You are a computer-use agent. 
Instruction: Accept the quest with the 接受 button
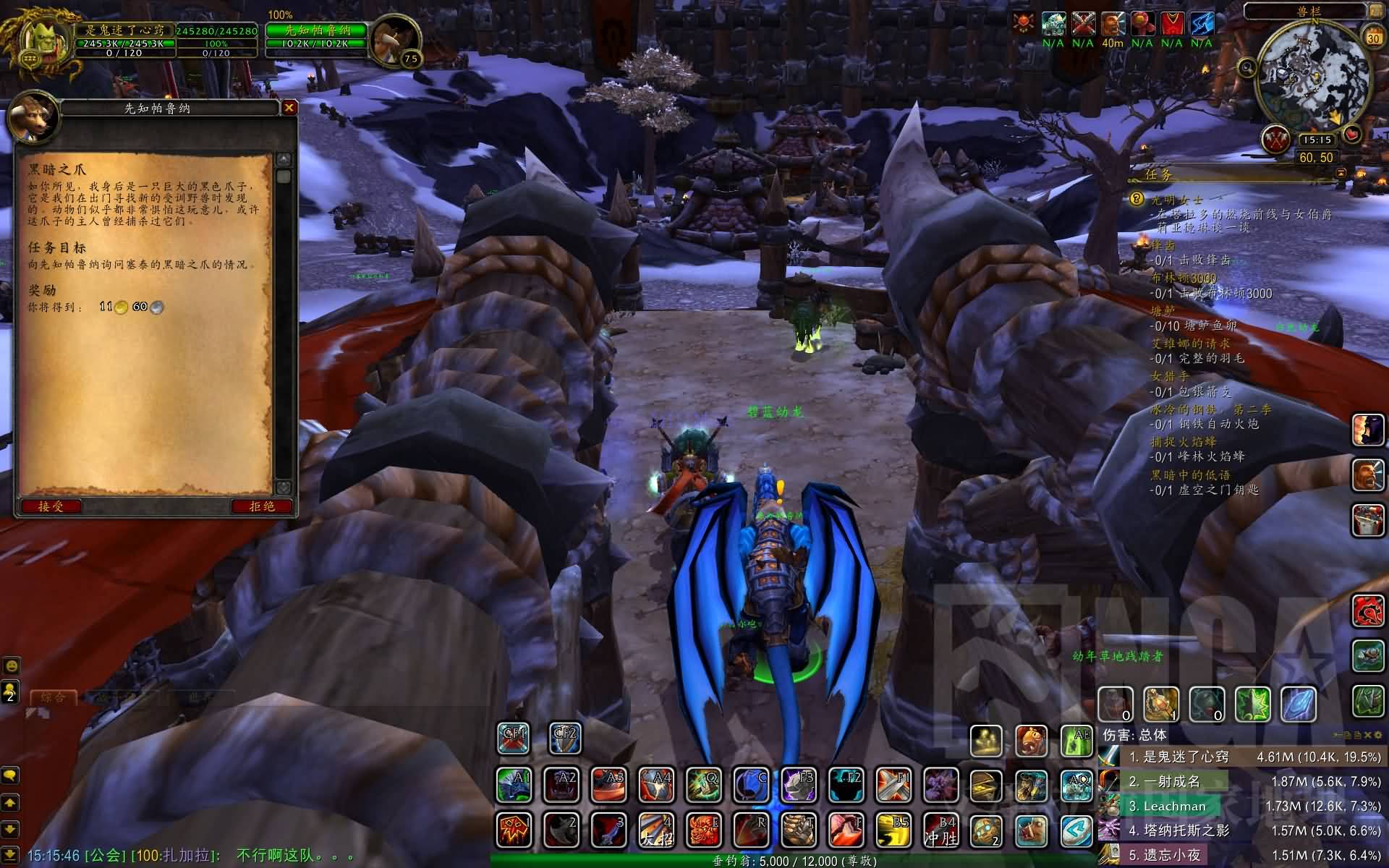pyautogui.click(x=51, y=506)
